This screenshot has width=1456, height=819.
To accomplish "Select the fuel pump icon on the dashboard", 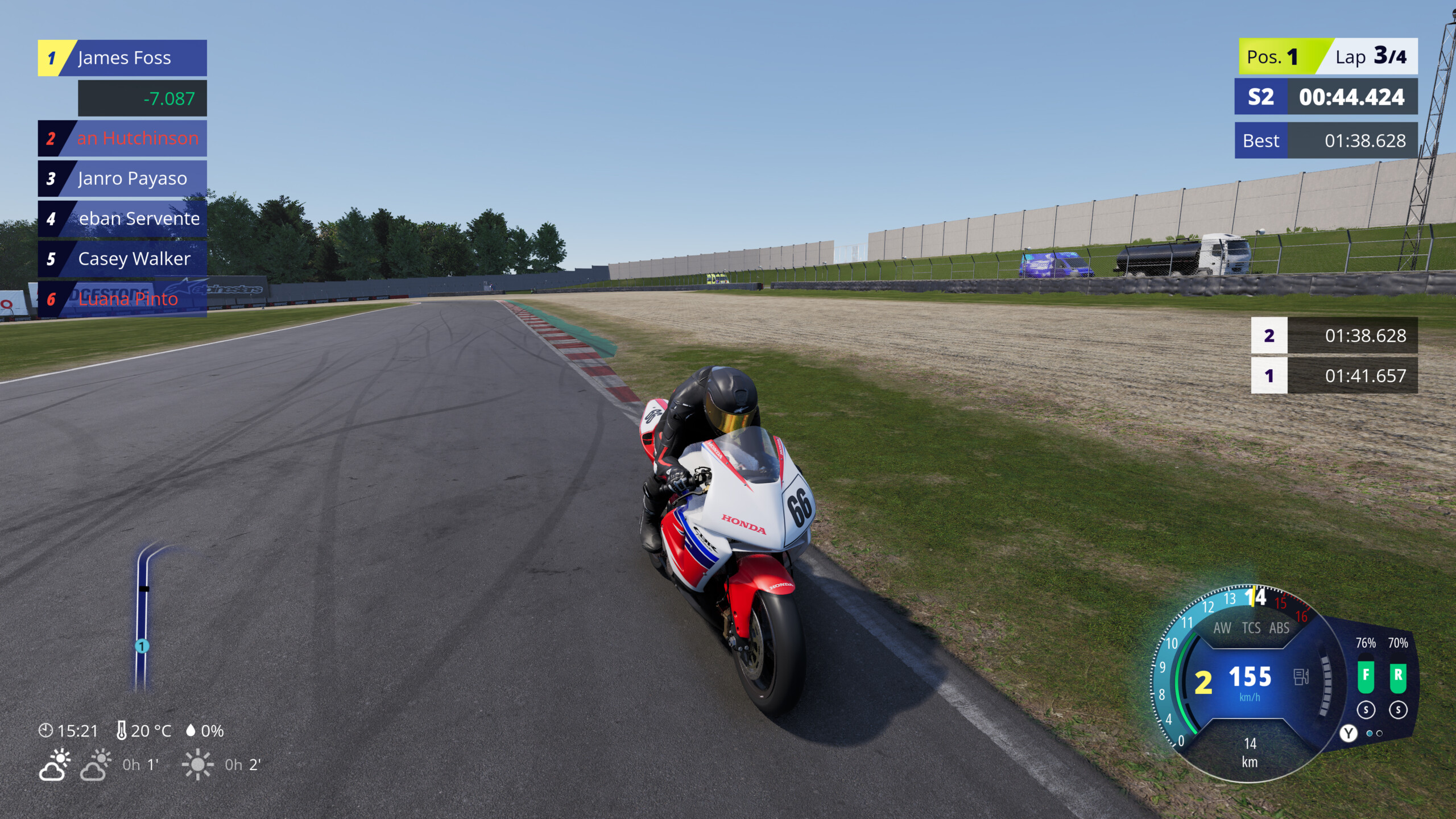I will coord(1301,677).
